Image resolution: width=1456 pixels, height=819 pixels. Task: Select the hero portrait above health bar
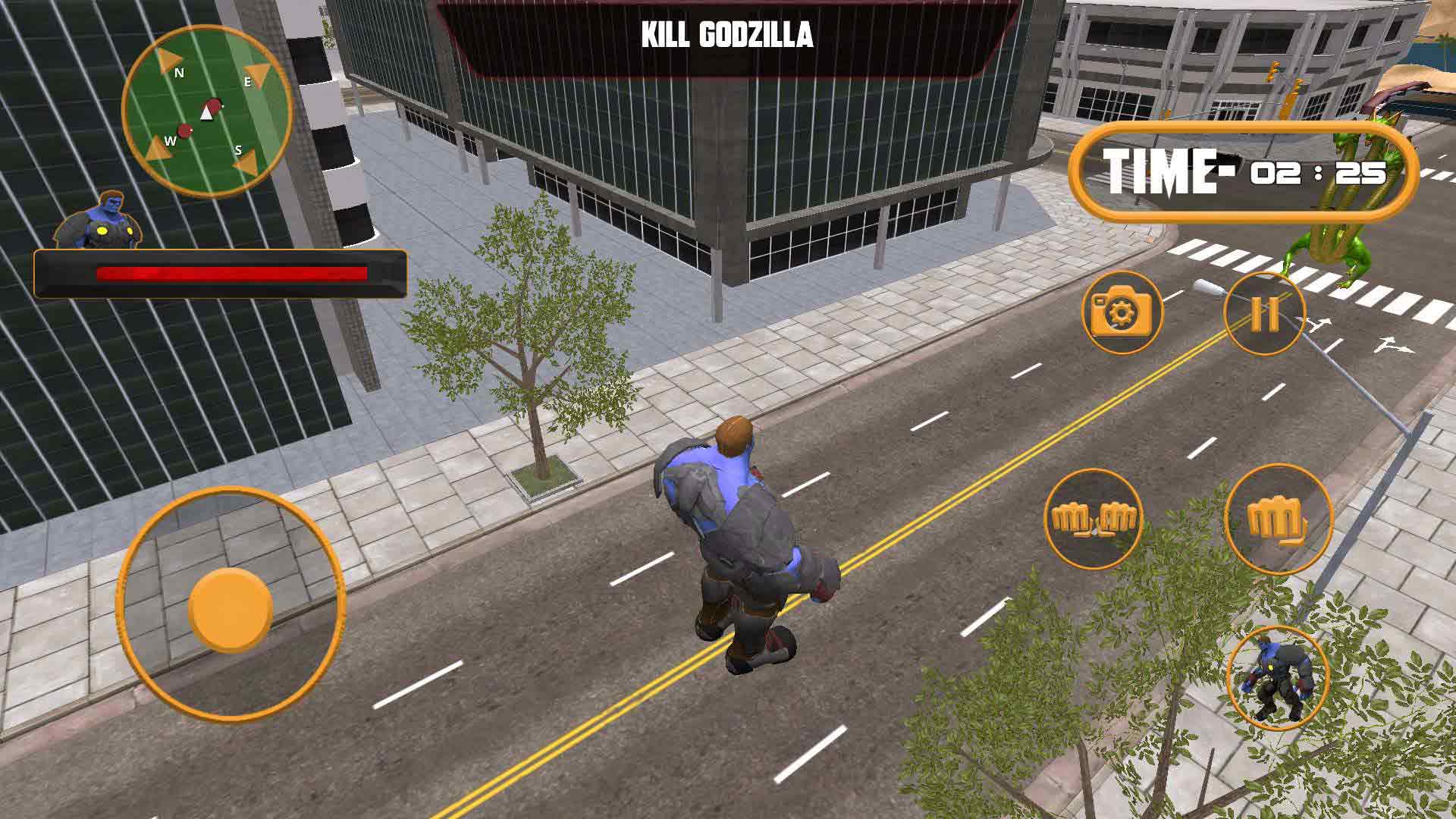(x=97, y=220)
